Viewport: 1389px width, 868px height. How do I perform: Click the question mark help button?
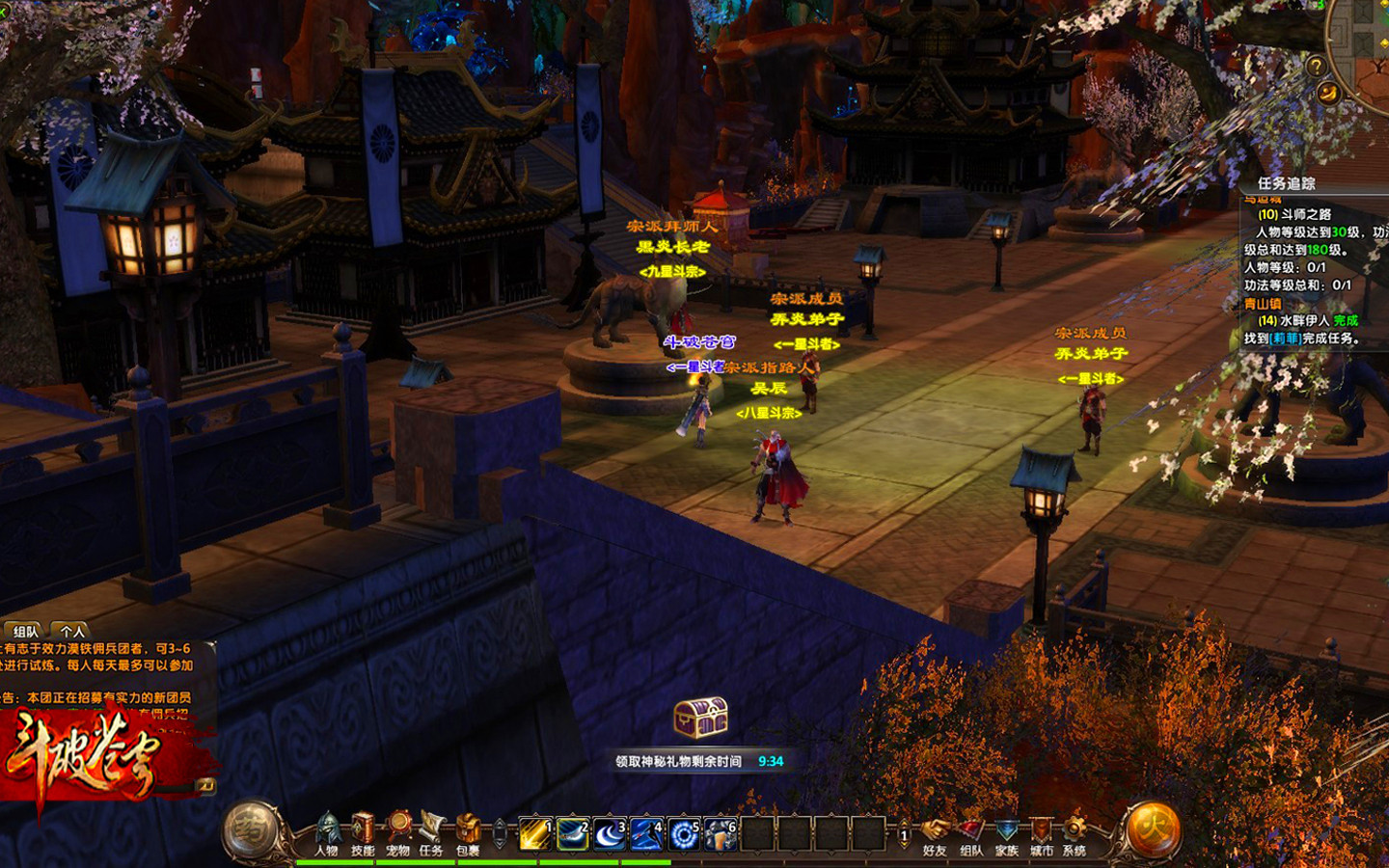(1316, 66)
